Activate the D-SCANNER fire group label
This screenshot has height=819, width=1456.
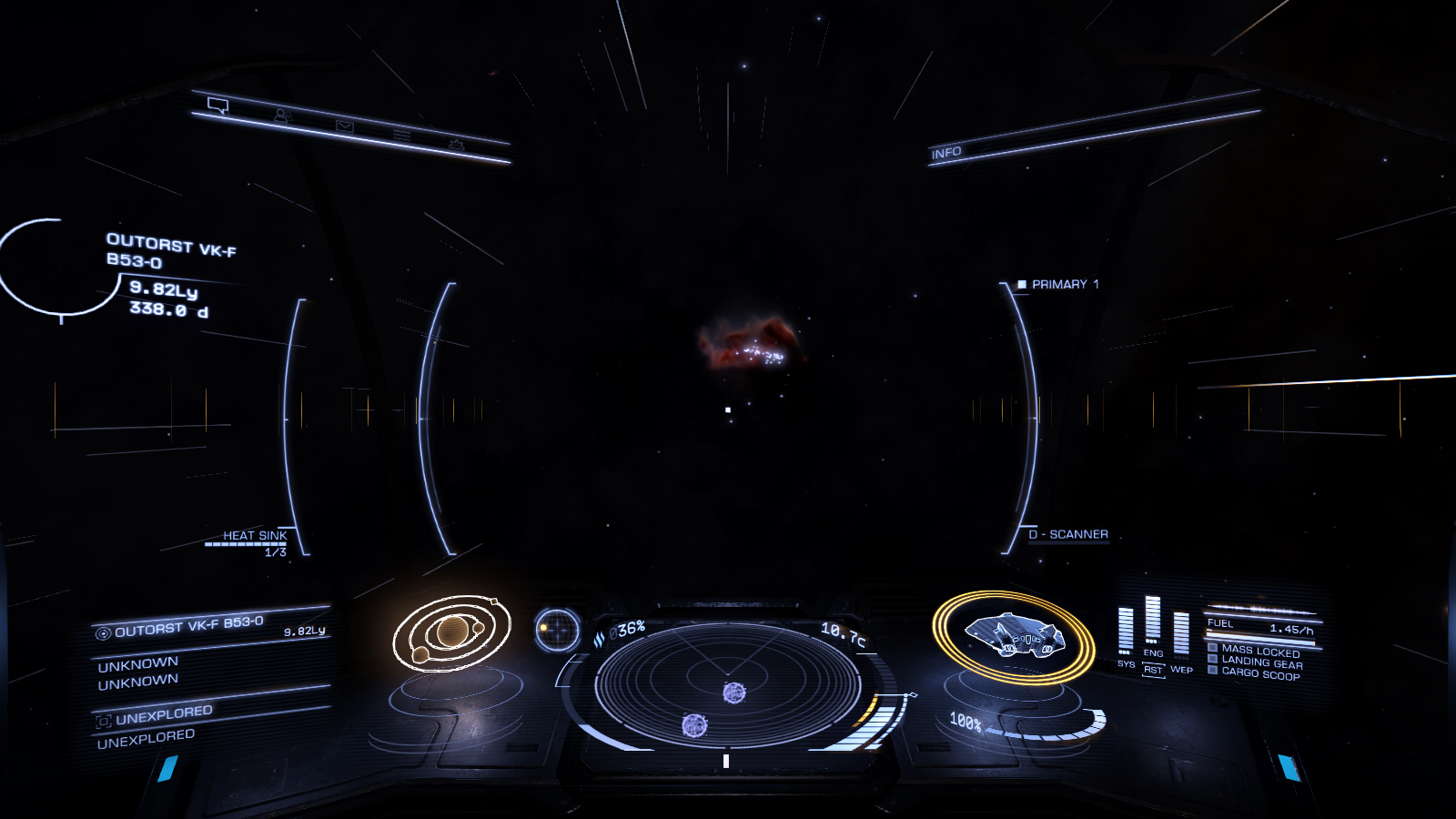point(1068,534)
